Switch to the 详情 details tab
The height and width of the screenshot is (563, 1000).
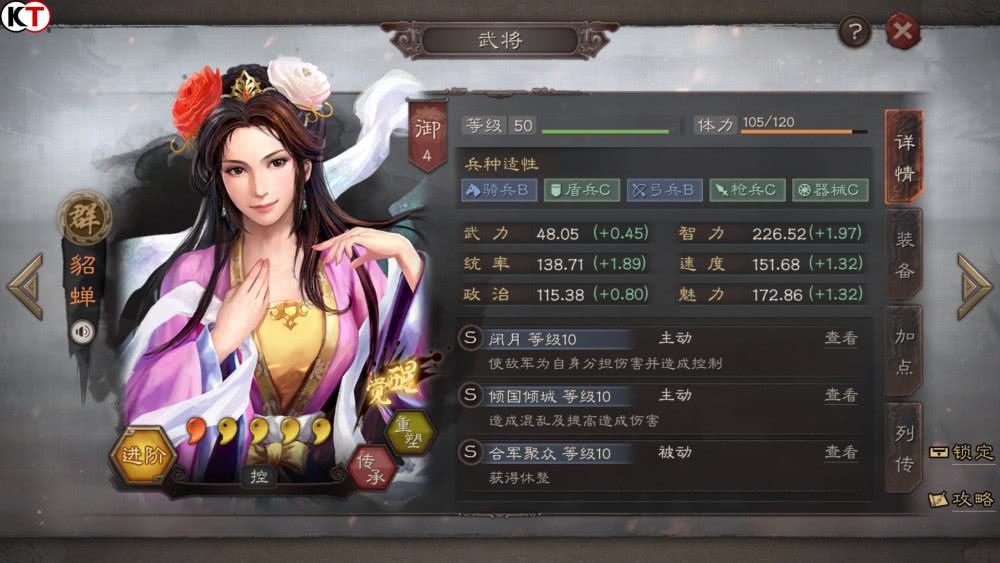(x=903, y=156)
